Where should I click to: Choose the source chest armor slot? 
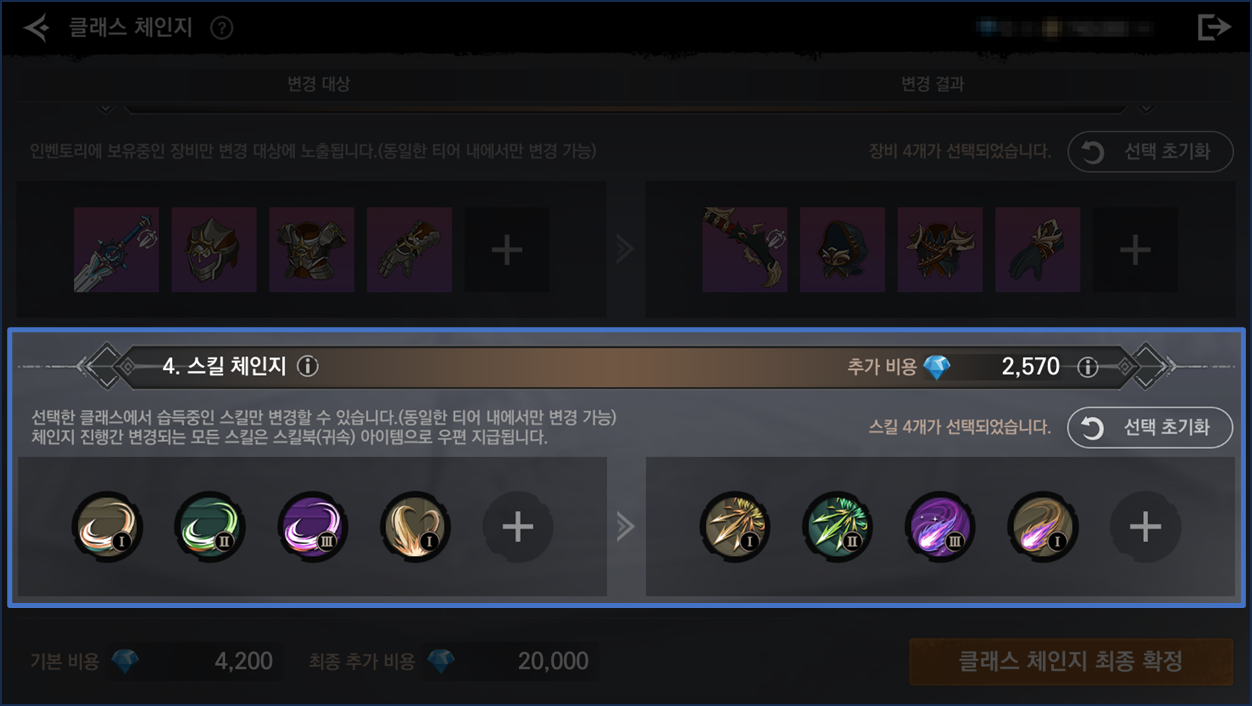click(312, 250)
